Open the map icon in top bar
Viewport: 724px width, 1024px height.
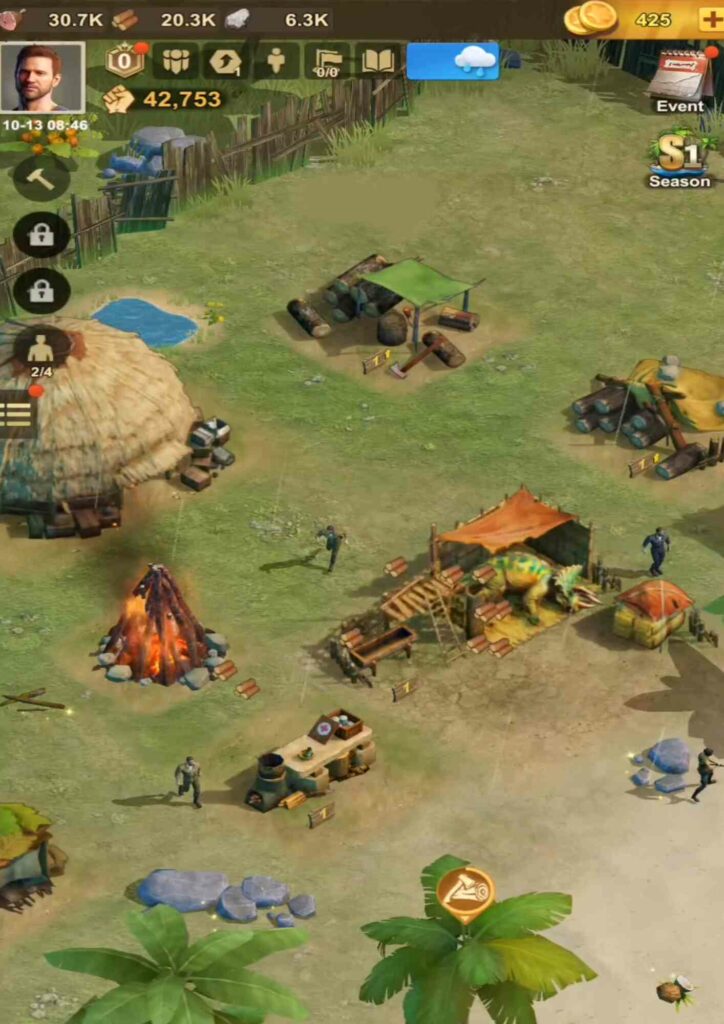(176, 61)
